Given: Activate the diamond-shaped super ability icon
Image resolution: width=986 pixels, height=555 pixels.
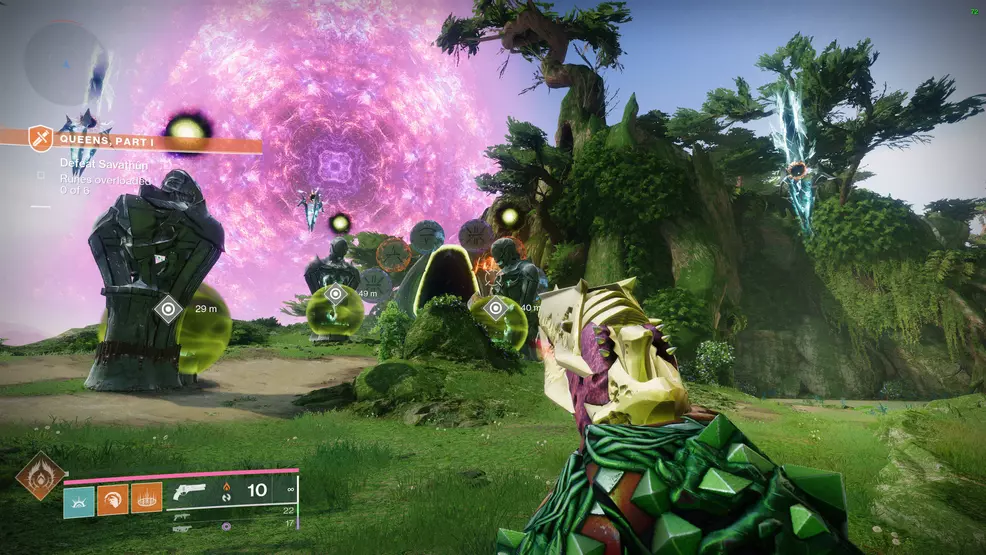Looking at the screenshot, I should click(x=40, y=475).
